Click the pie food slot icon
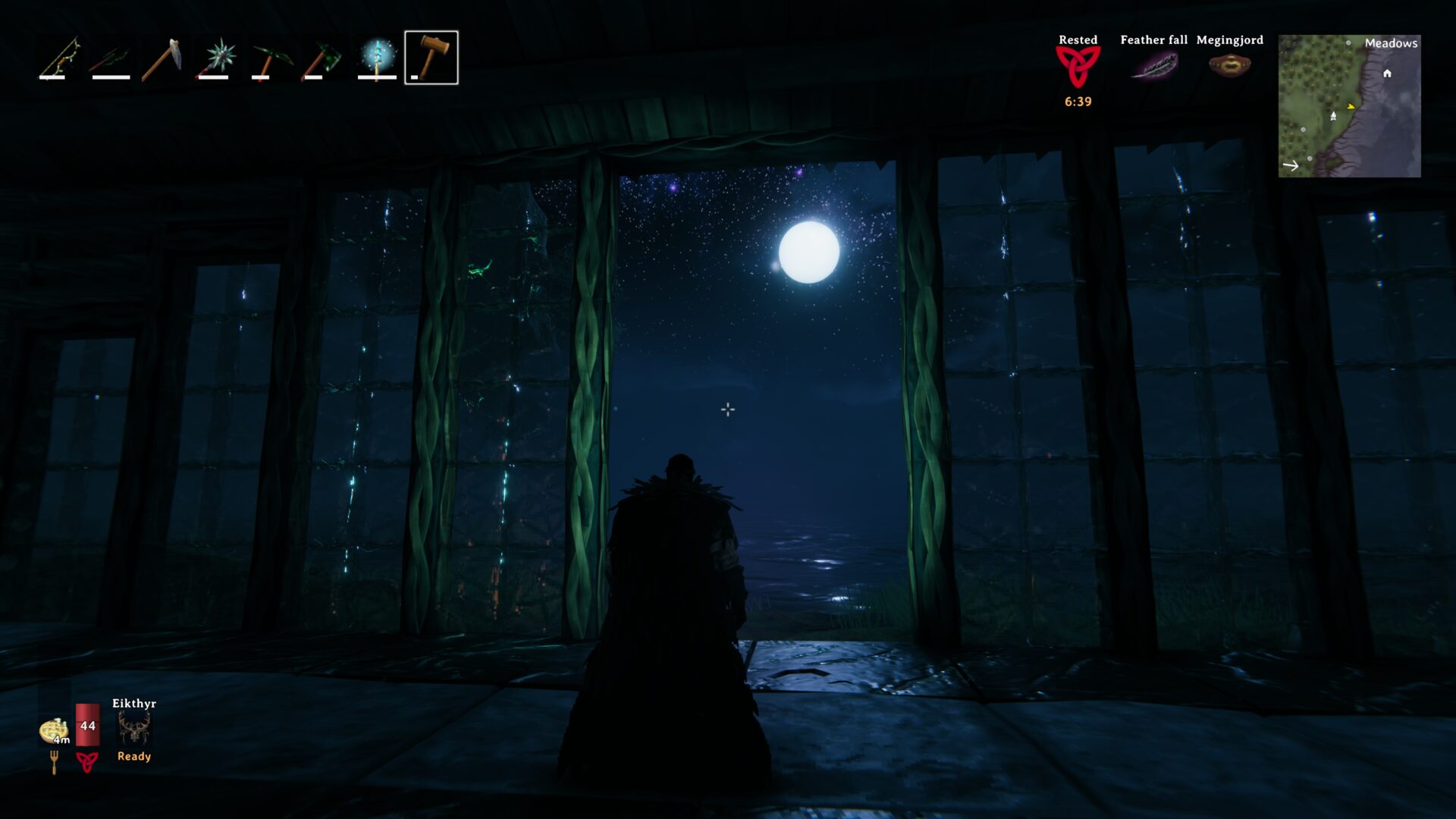The image size is (1456, 819). (x=54, y=730)
